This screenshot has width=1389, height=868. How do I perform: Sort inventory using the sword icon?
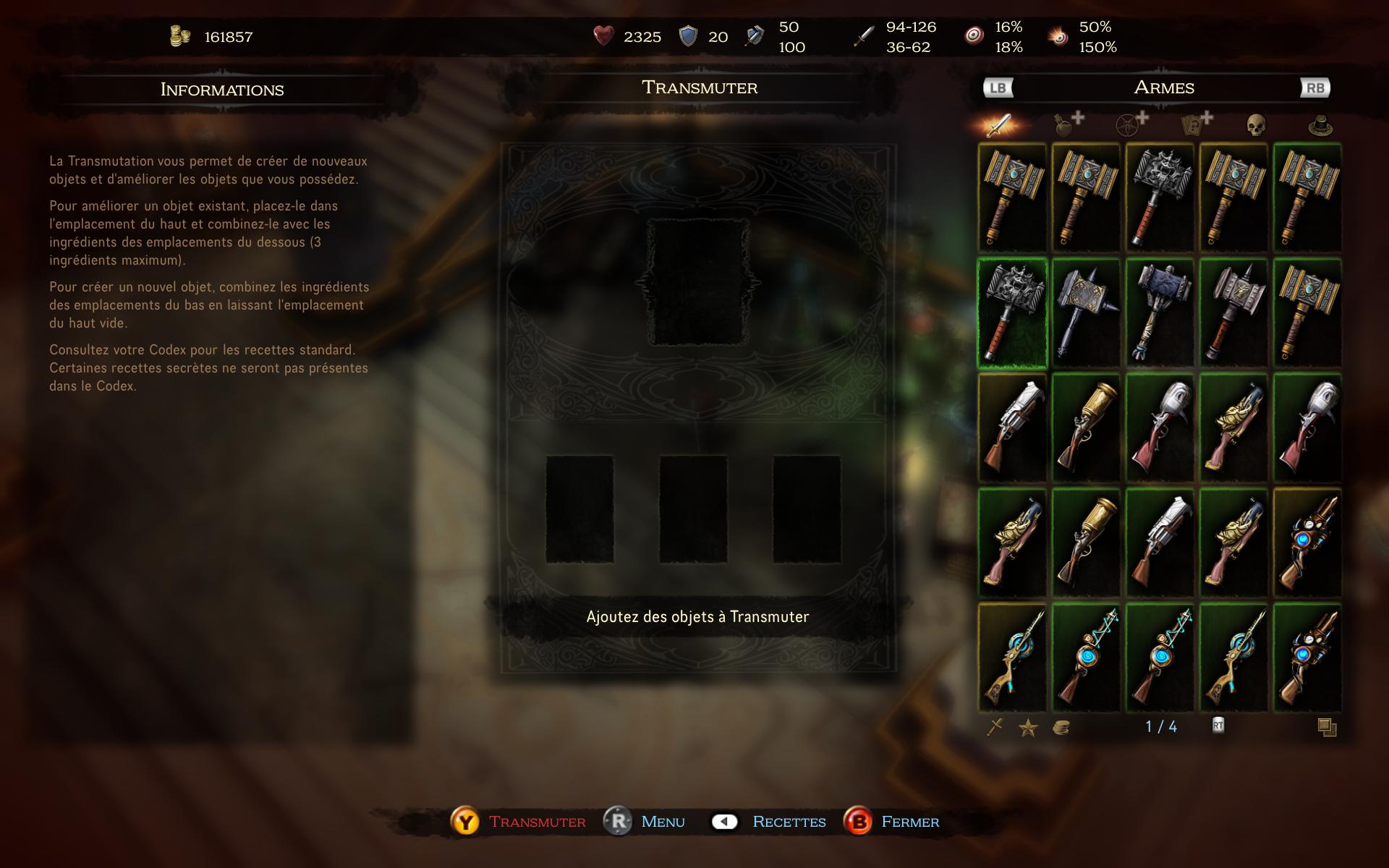pyautogui.click(x=995, y=727)
